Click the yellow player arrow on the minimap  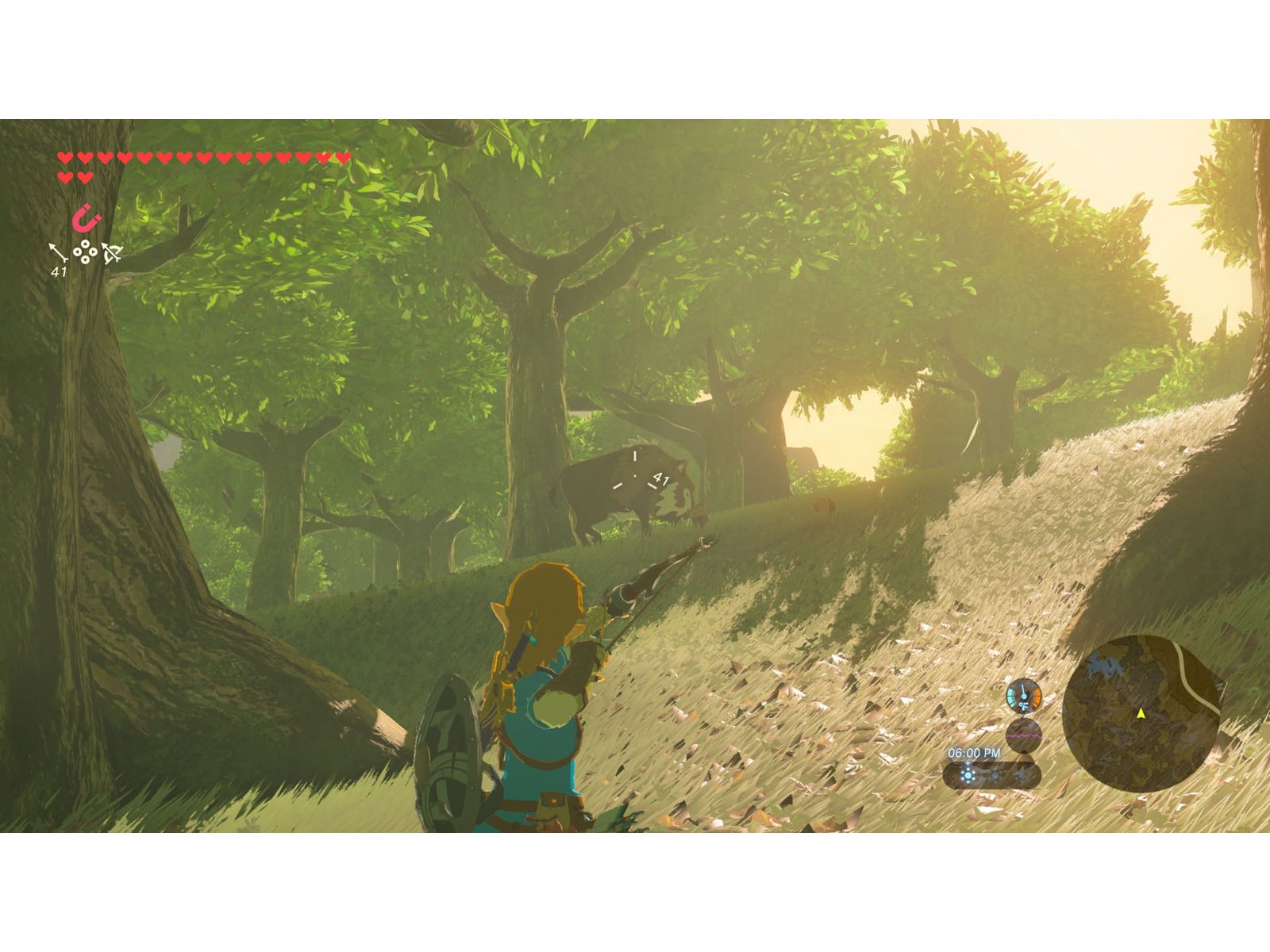point(1141,714)
